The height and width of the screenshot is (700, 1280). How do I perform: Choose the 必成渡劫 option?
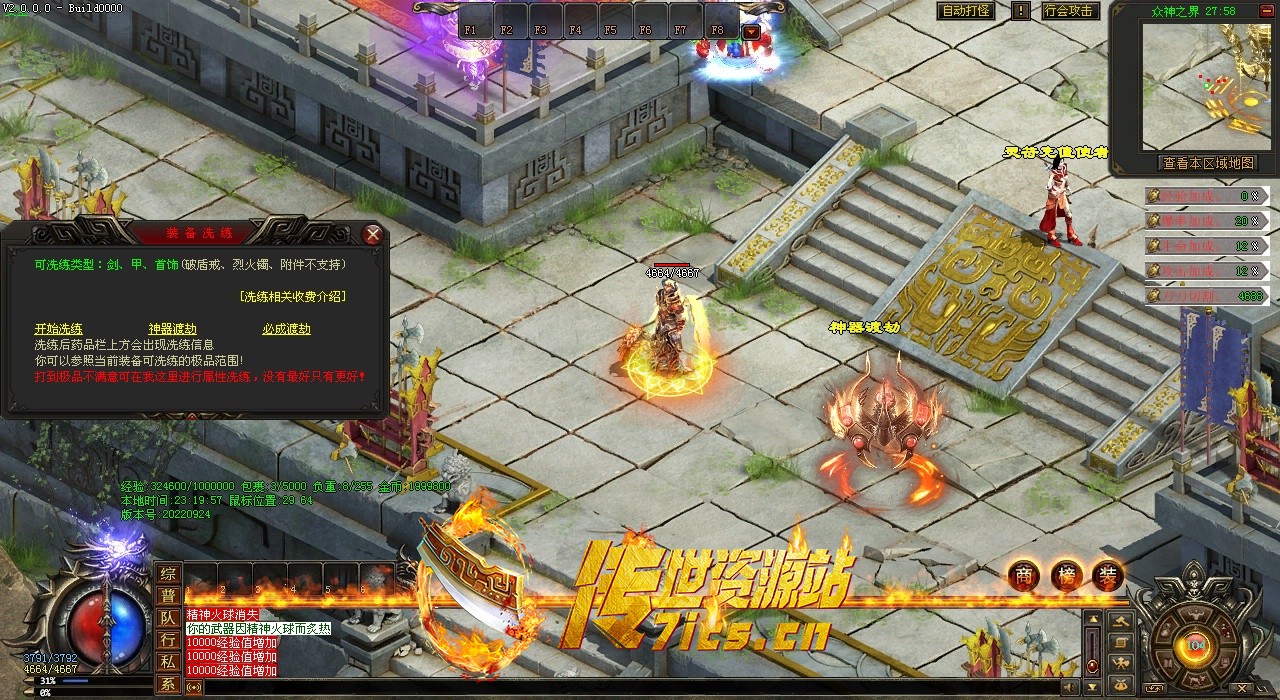(x=287, y=329)
